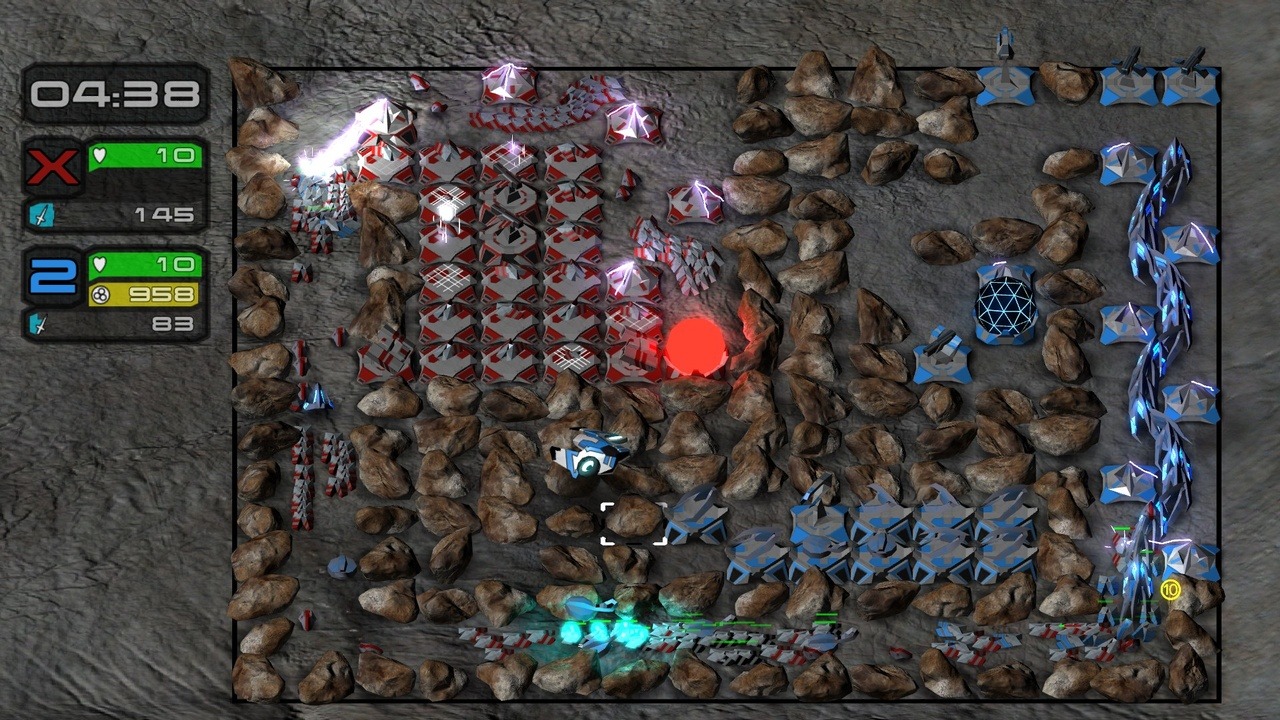Click the red X player badge
The width and height of the screenshot is (1280, 720).
pyautogui.click(x=54, y=167)
